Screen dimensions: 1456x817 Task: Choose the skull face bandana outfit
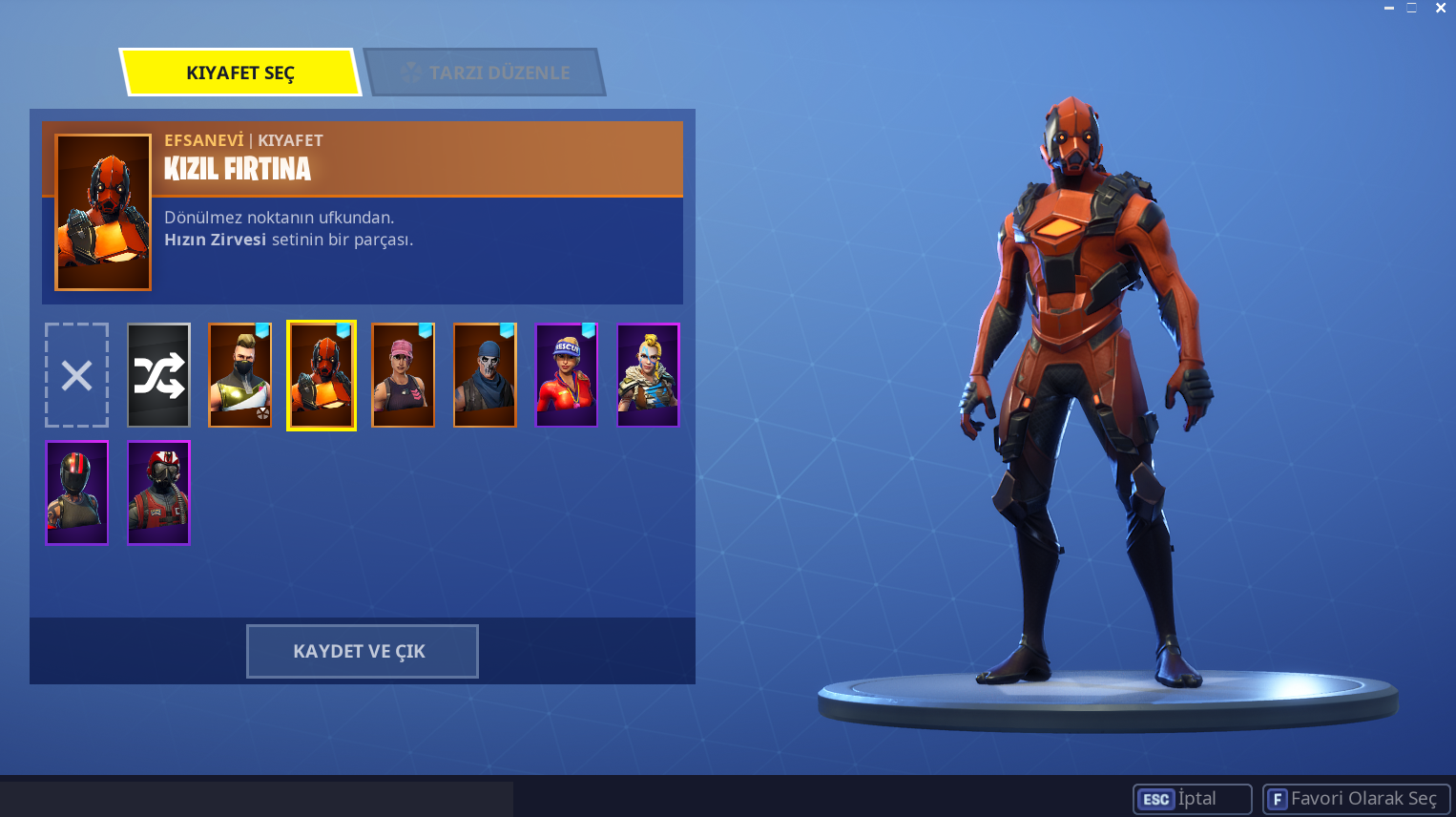[485, 375]
